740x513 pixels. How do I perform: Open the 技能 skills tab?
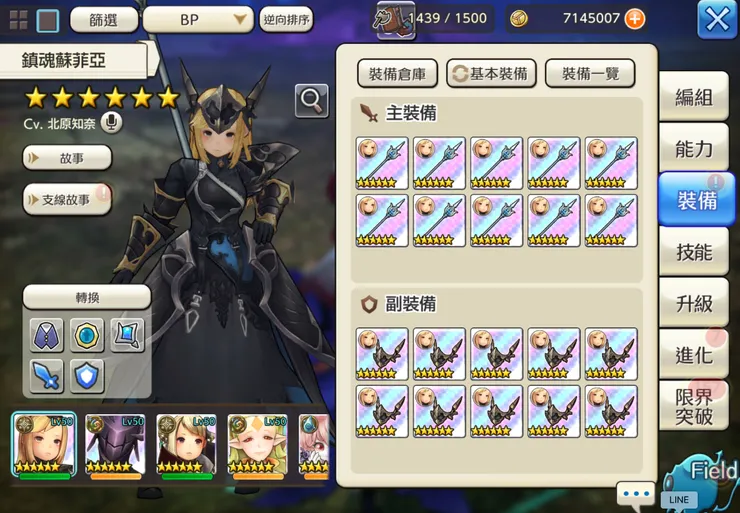pos(693,252)
